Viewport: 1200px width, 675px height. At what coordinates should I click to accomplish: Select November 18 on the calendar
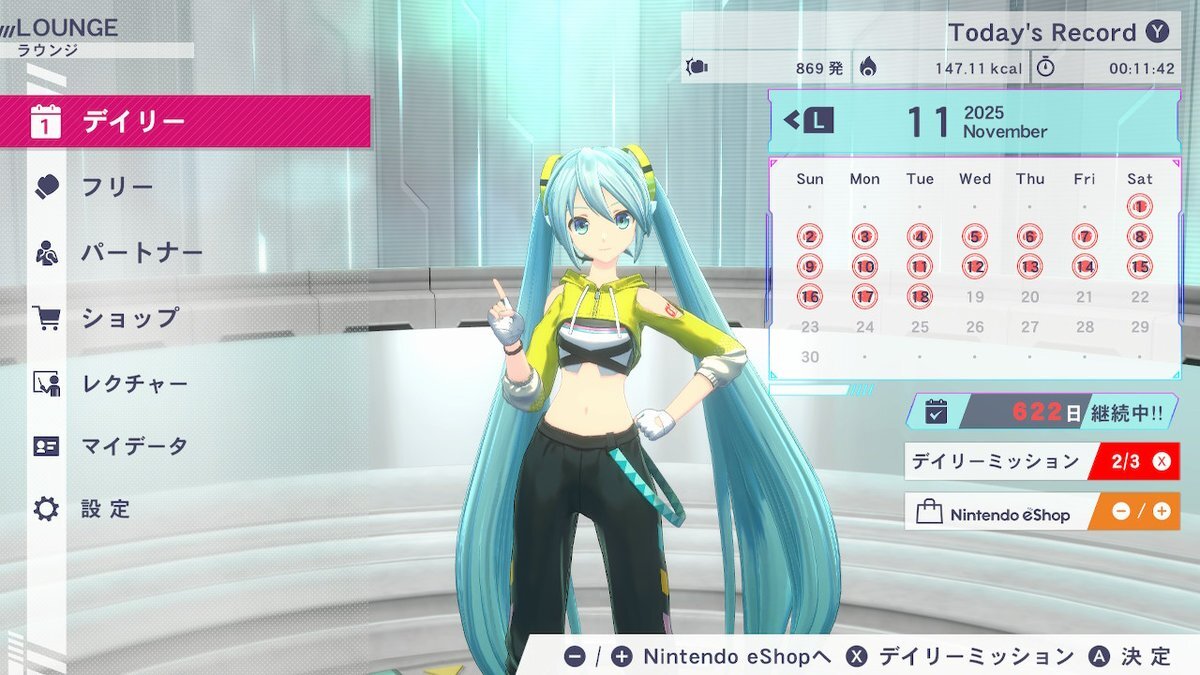pos(919,297)
